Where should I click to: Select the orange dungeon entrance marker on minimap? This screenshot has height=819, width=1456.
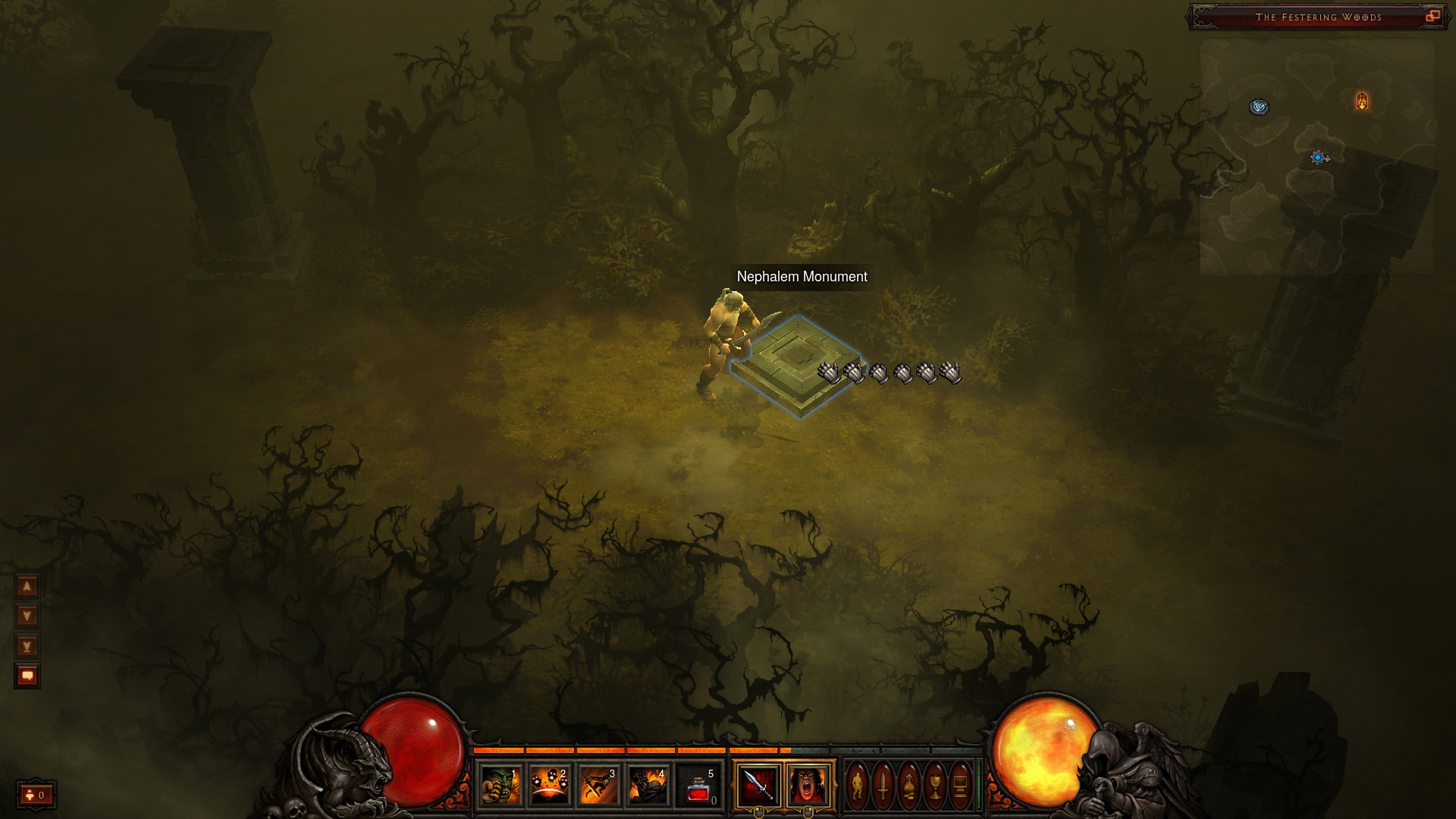pos(1362,101)
